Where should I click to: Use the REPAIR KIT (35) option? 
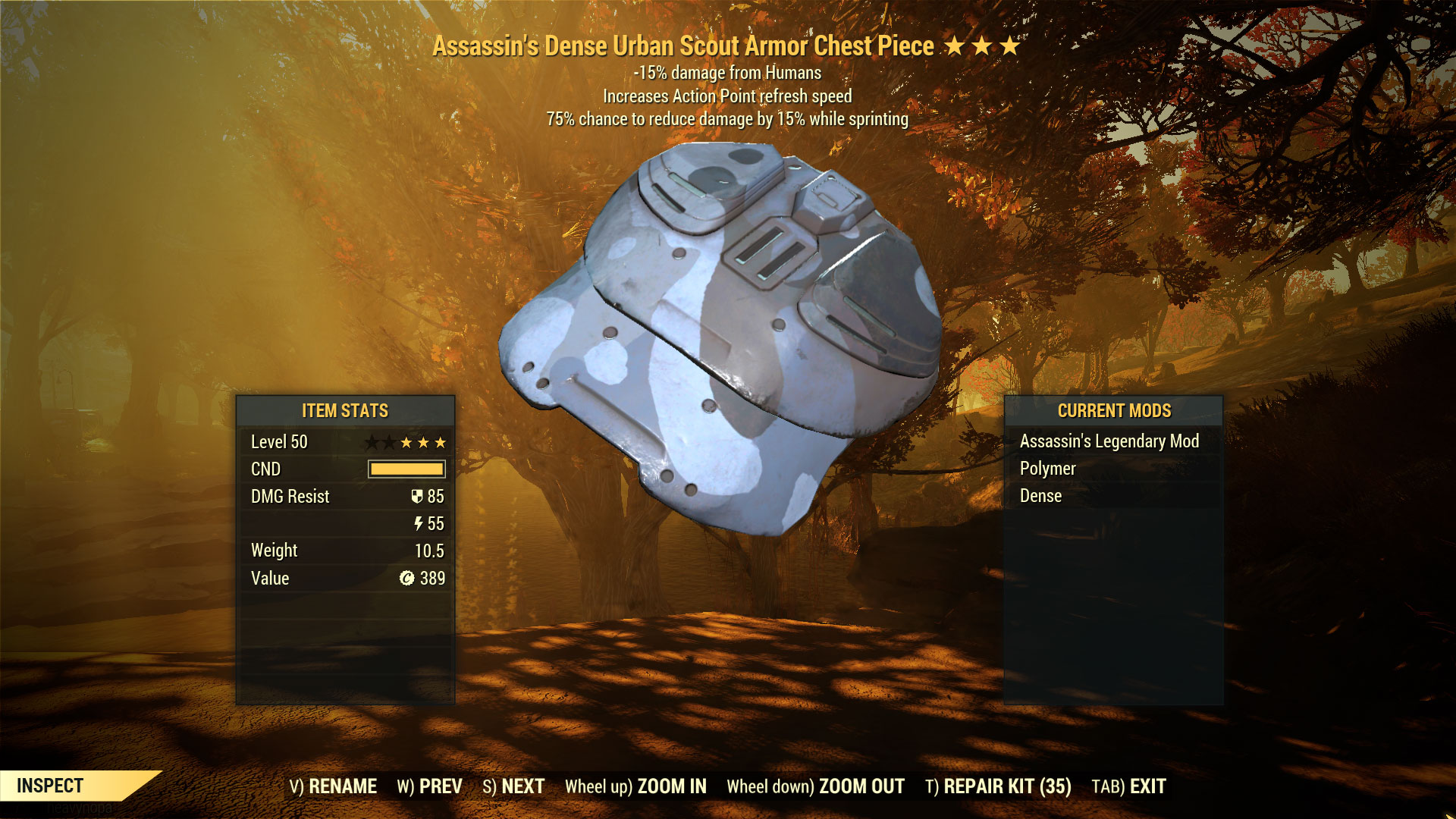998,786
